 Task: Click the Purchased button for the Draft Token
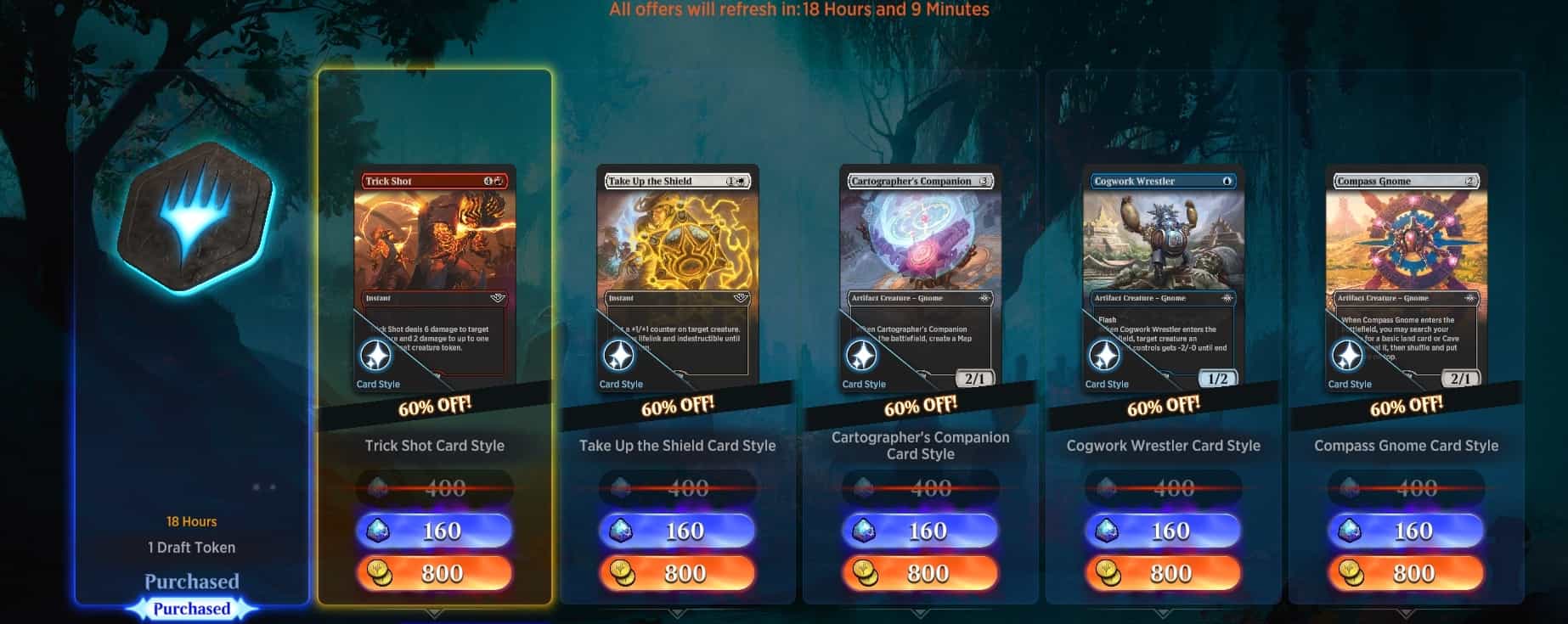[191, 608]
